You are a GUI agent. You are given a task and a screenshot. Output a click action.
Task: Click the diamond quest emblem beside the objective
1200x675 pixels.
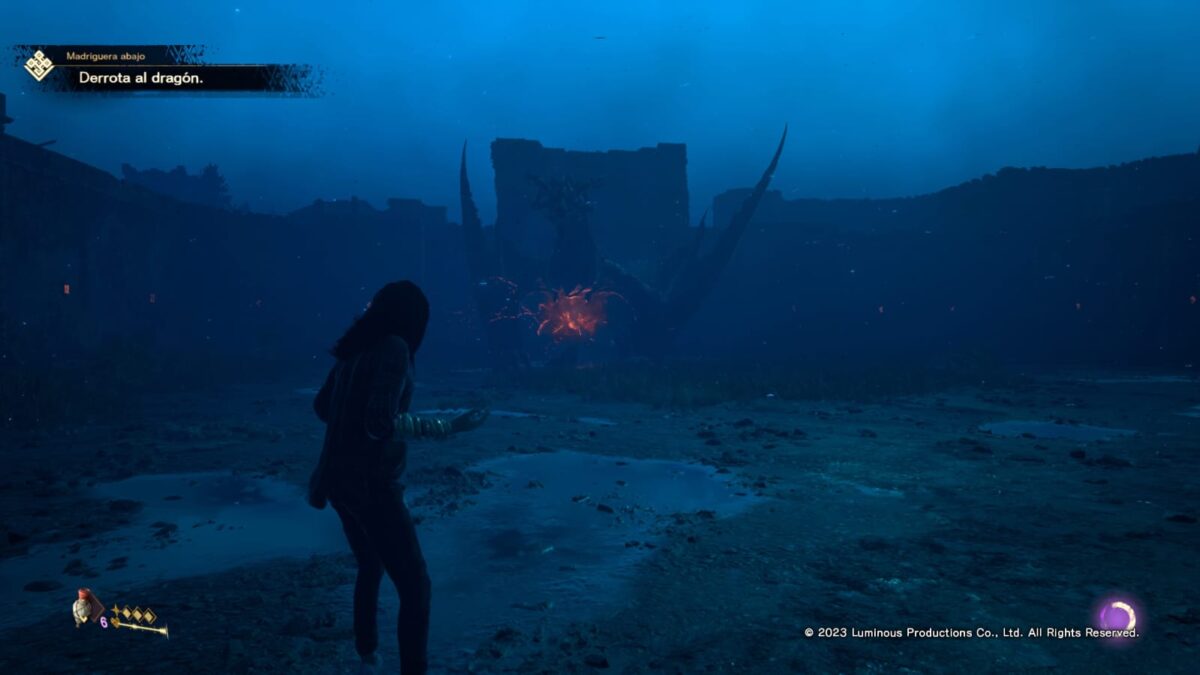tap(39, 65)
